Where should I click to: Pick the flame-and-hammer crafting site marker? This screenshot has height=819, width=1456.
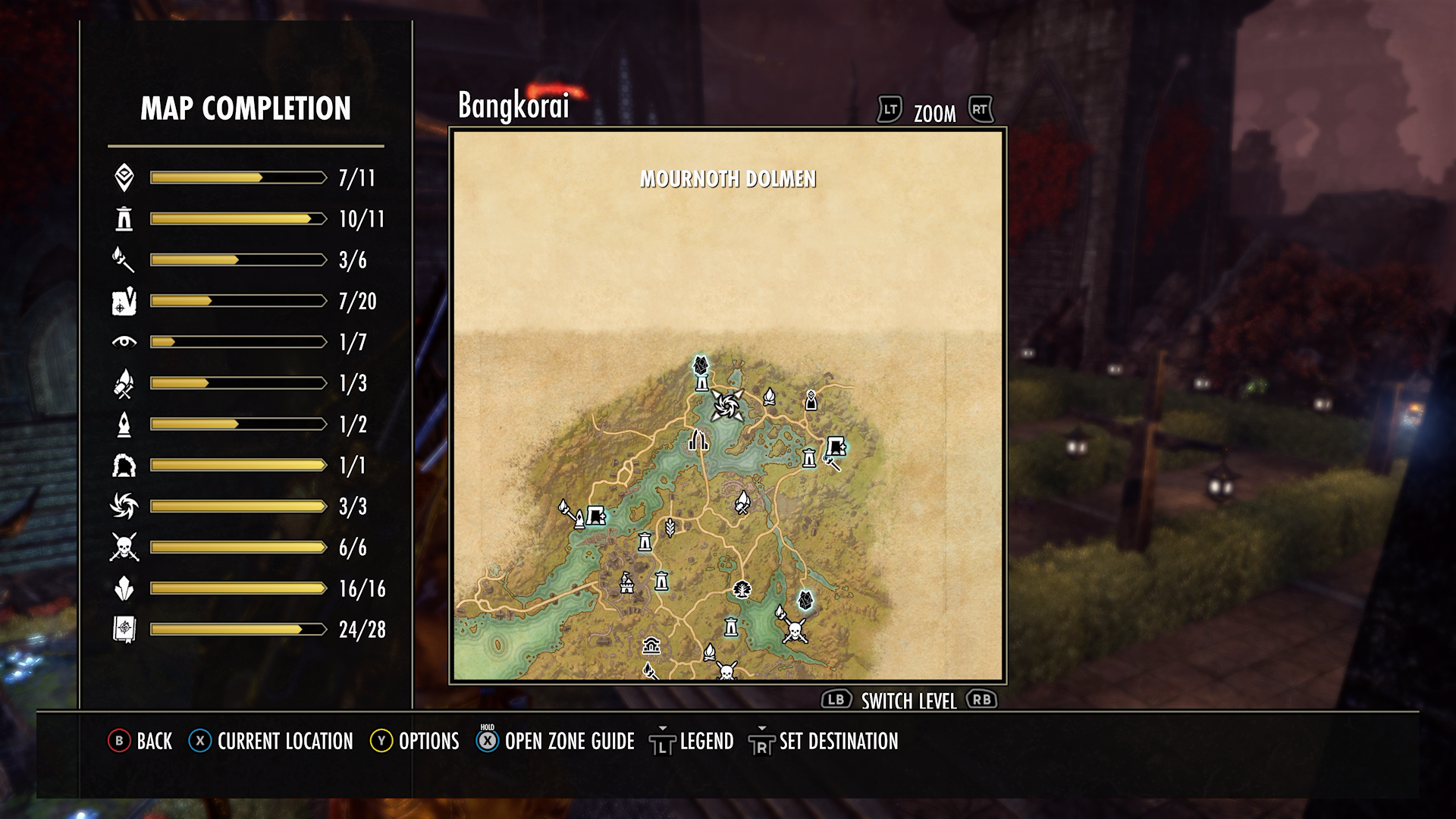[x=742, y=502]
